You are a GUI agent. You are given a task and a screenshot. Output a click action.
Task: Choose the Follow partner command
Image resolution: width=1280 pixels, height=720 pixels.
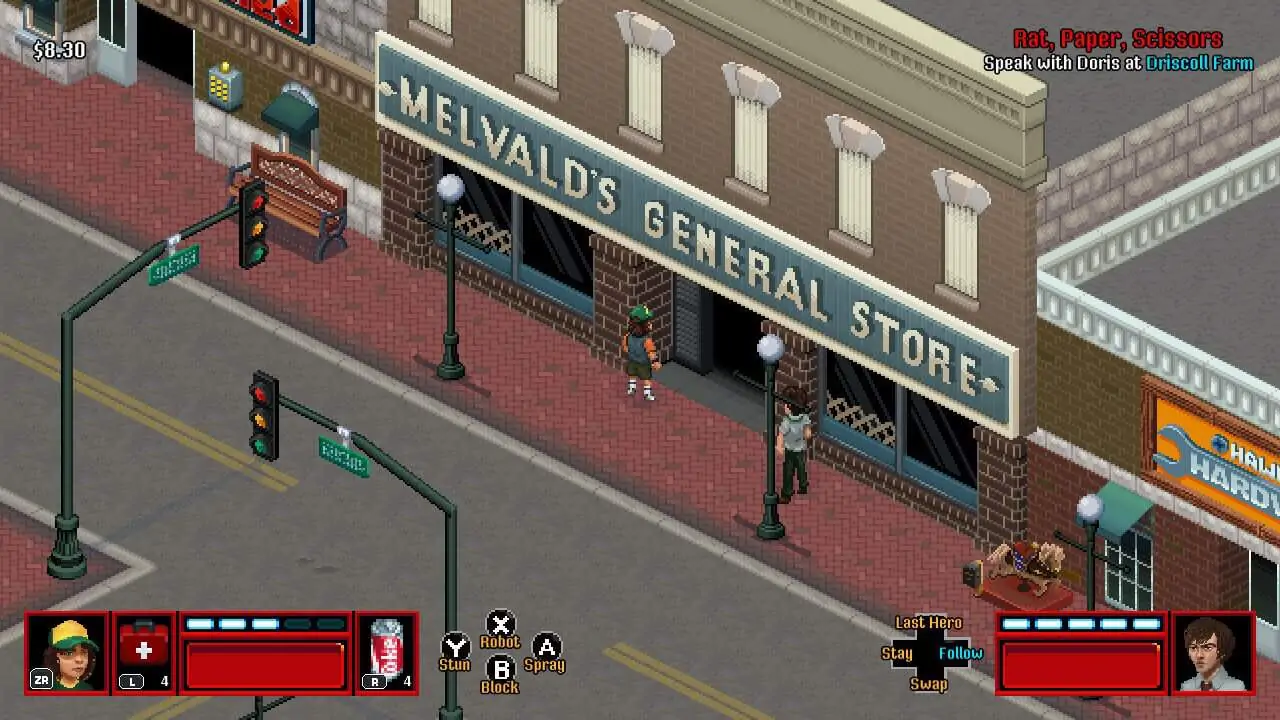(960, 653)
